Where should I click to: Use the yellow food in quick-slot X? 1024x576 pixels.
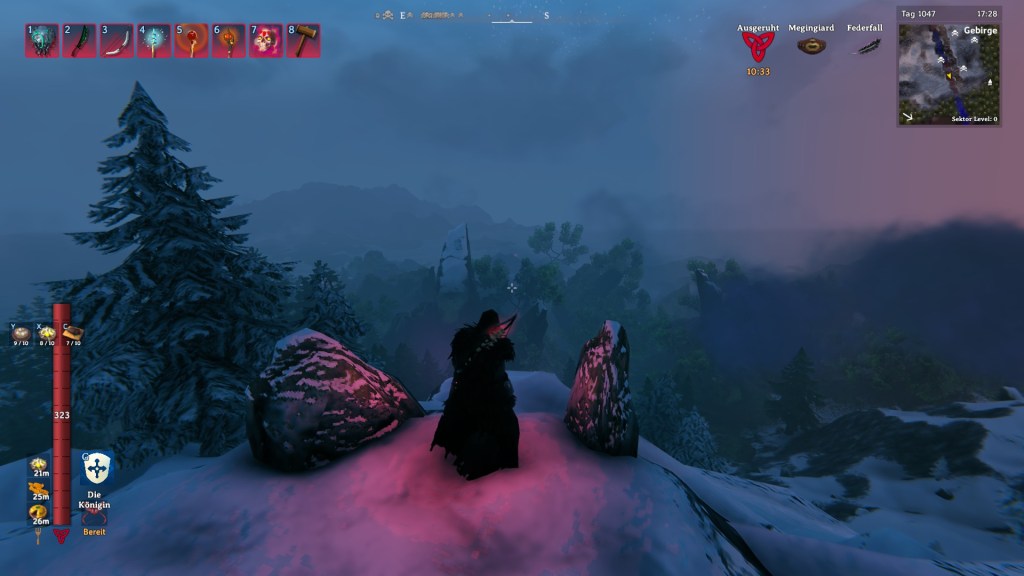click(47, 334)
